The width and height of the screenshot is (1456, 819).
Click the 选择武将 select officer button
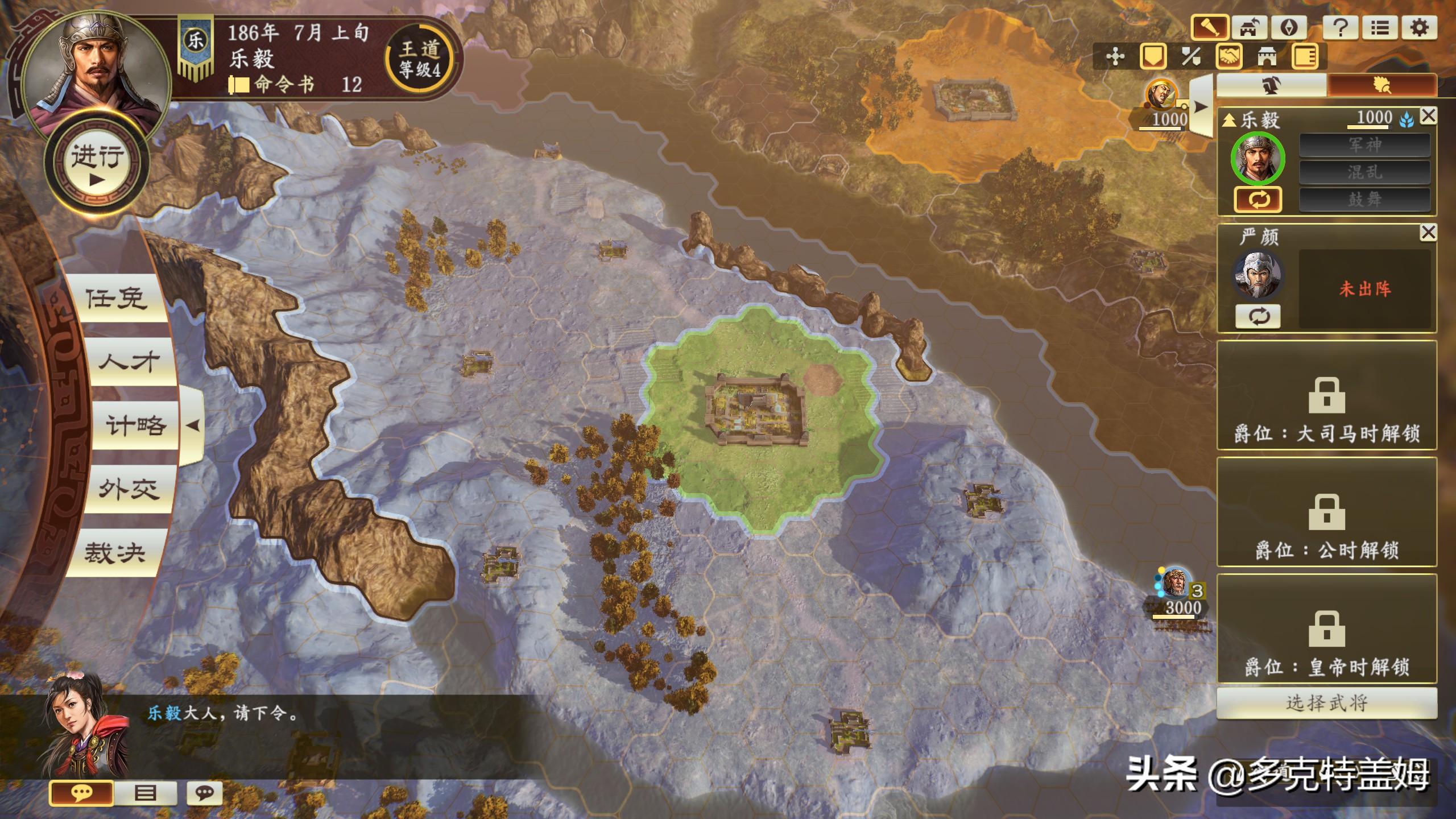1326,703
